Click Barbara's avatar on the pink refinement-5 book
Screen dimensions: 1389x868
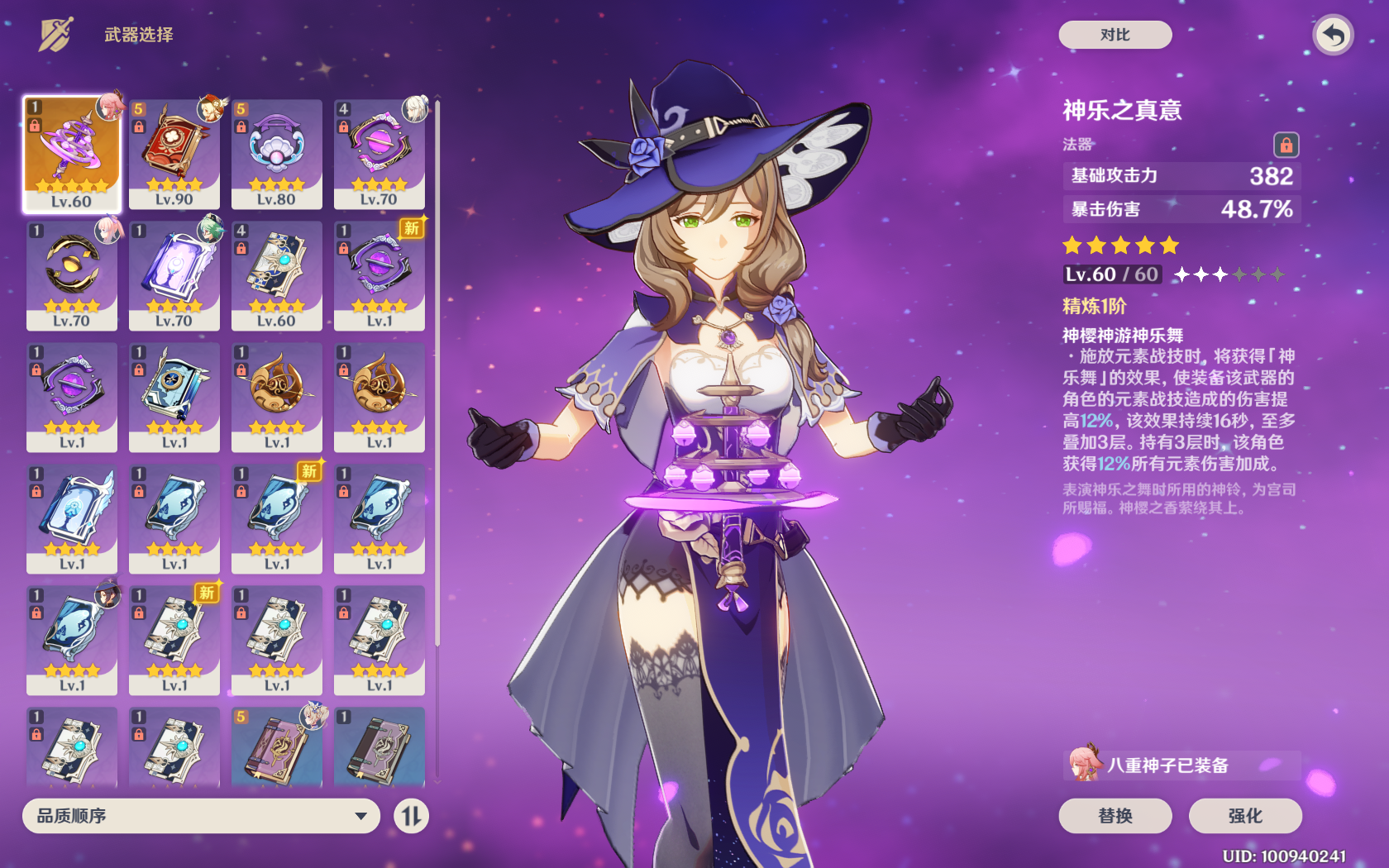coord(314,718)
